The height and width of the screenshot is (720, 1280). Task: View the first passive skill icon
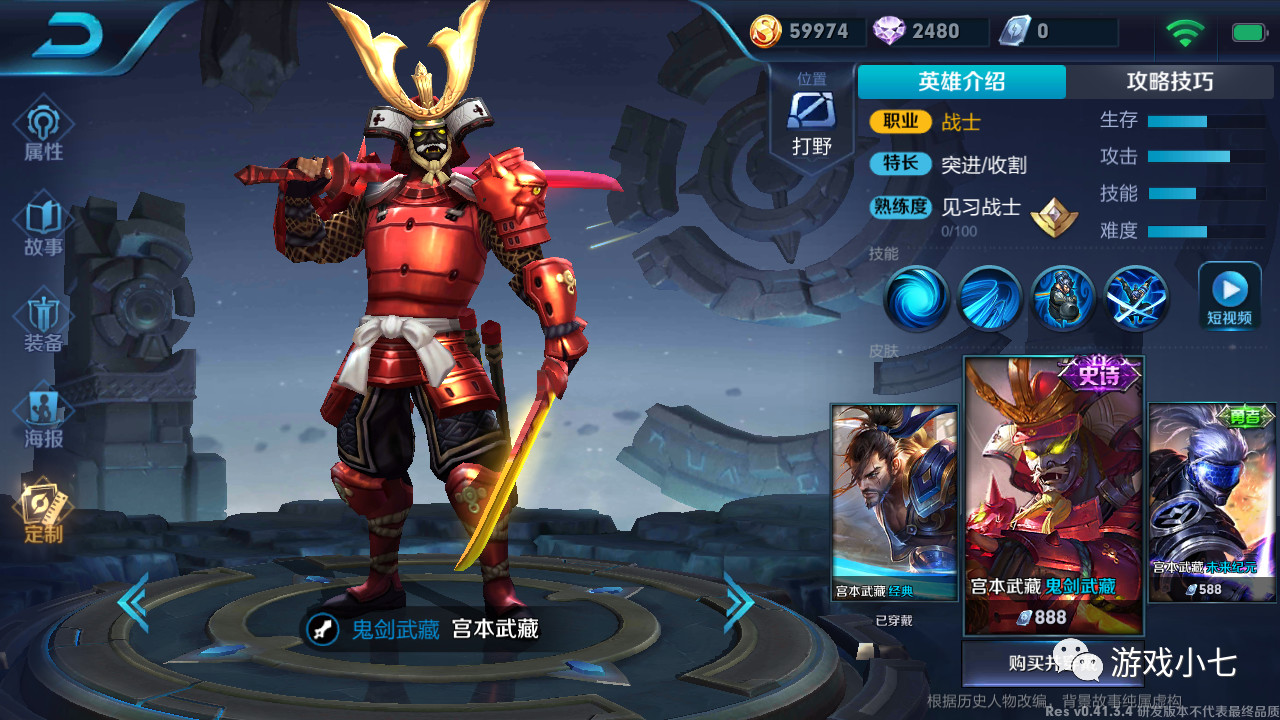917,298
